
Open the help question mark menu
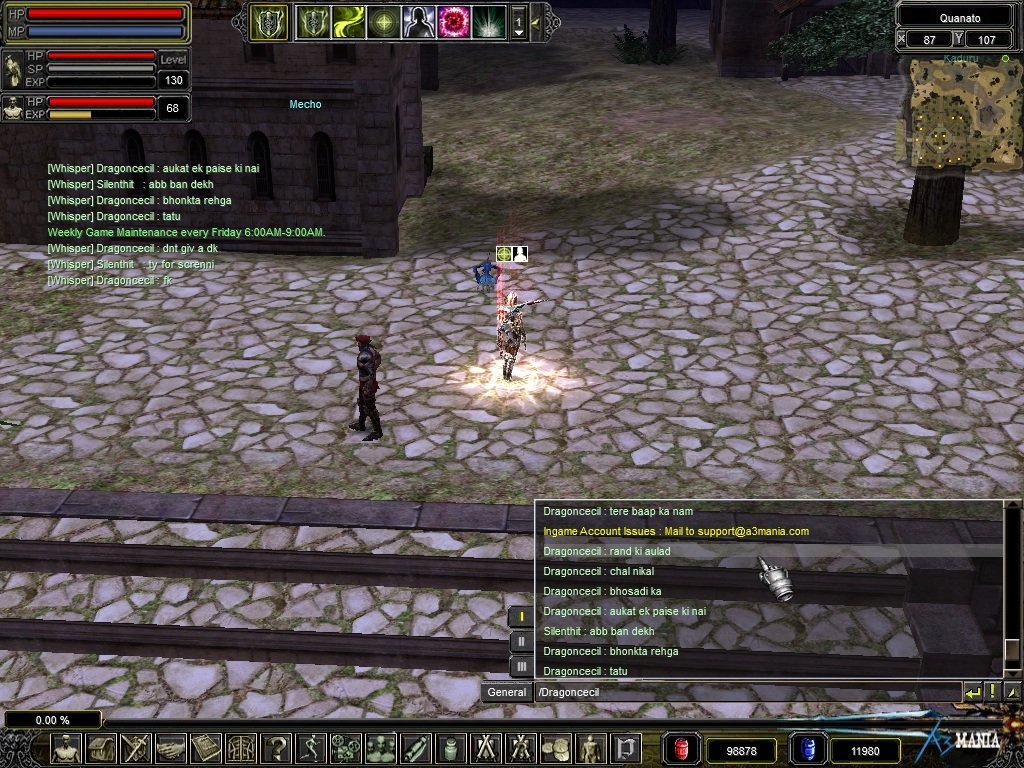click(x=275, y=748)
